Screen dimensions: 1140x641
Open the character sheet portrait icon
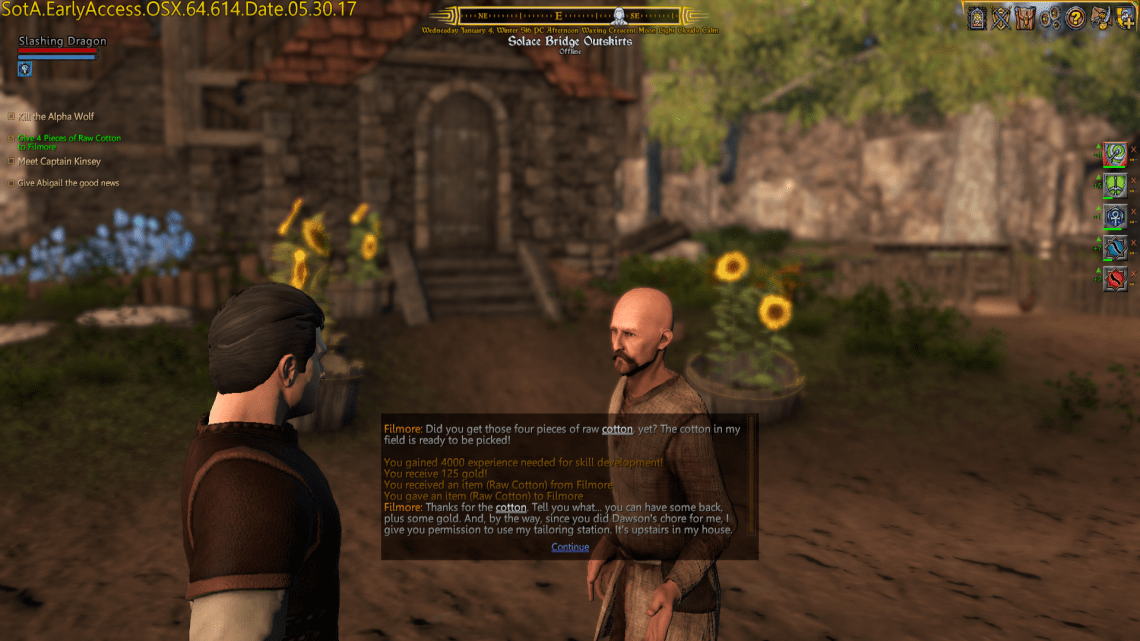(977, 17)
